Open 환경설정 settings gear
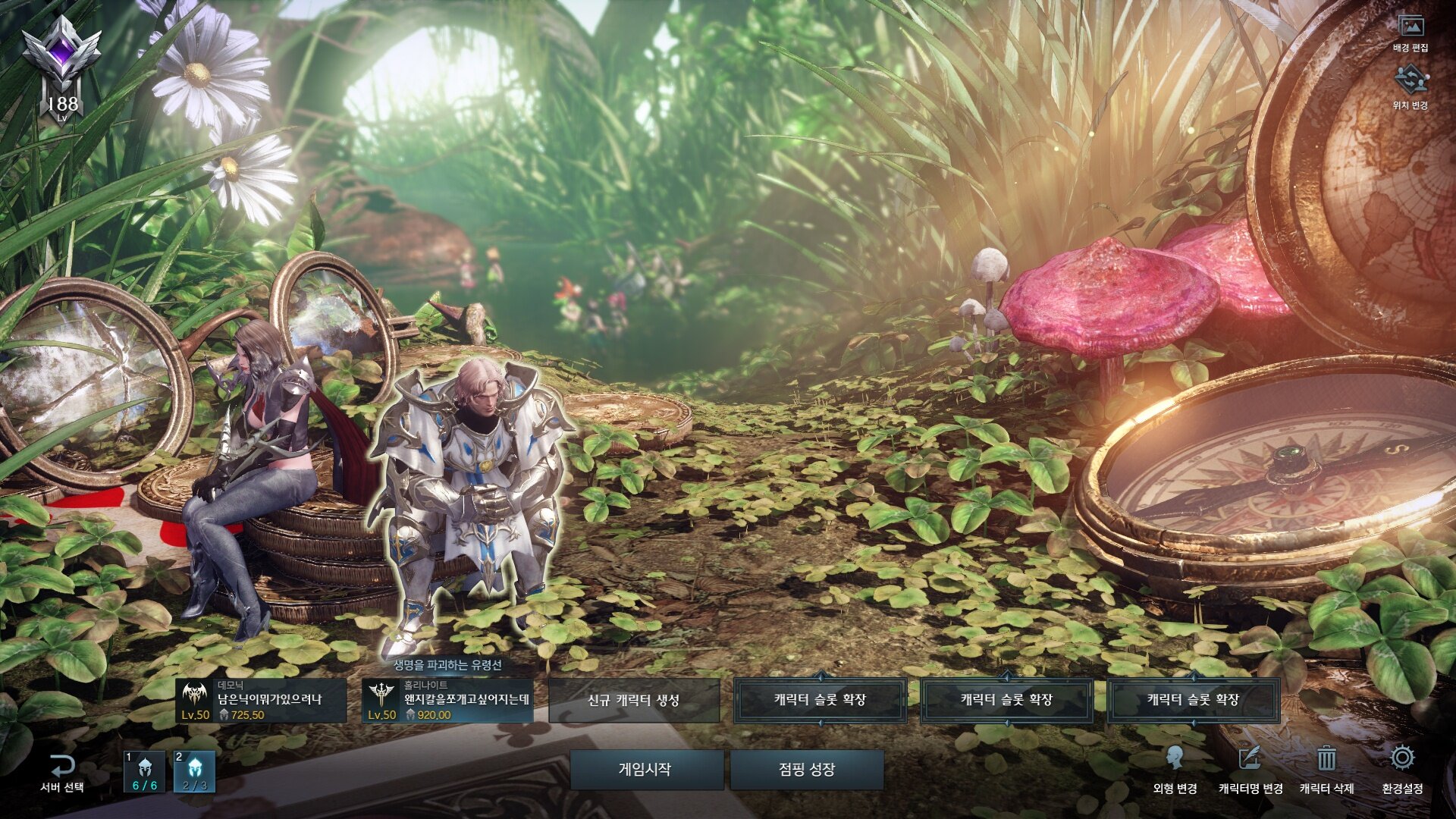Image resolution: width=1456 pixels, height=819 pixels. click(x=1402, y=769)
